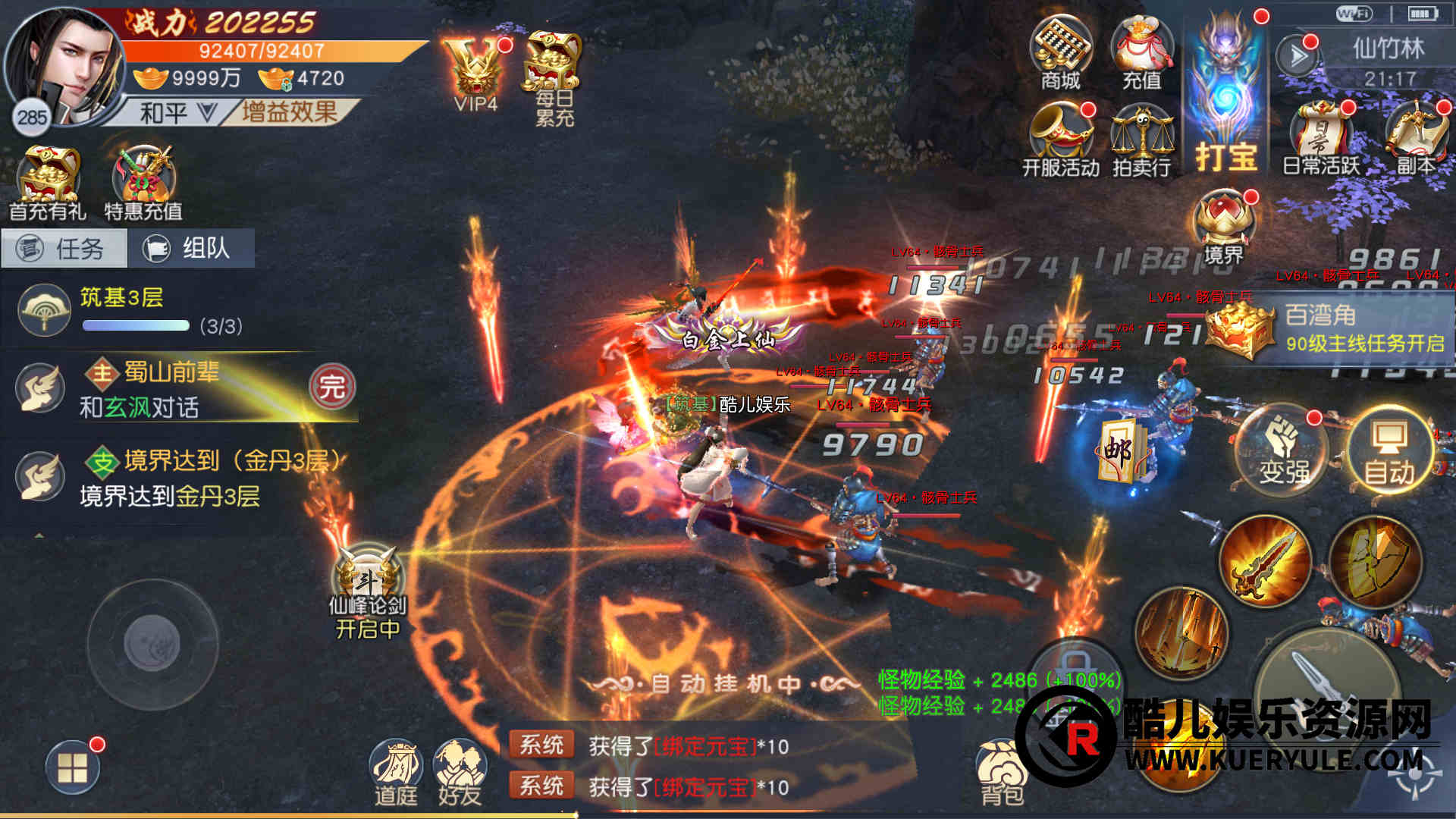Activate the flaming sword skill
Viewport: 1456px width, 819px height.
point(1265,561)
